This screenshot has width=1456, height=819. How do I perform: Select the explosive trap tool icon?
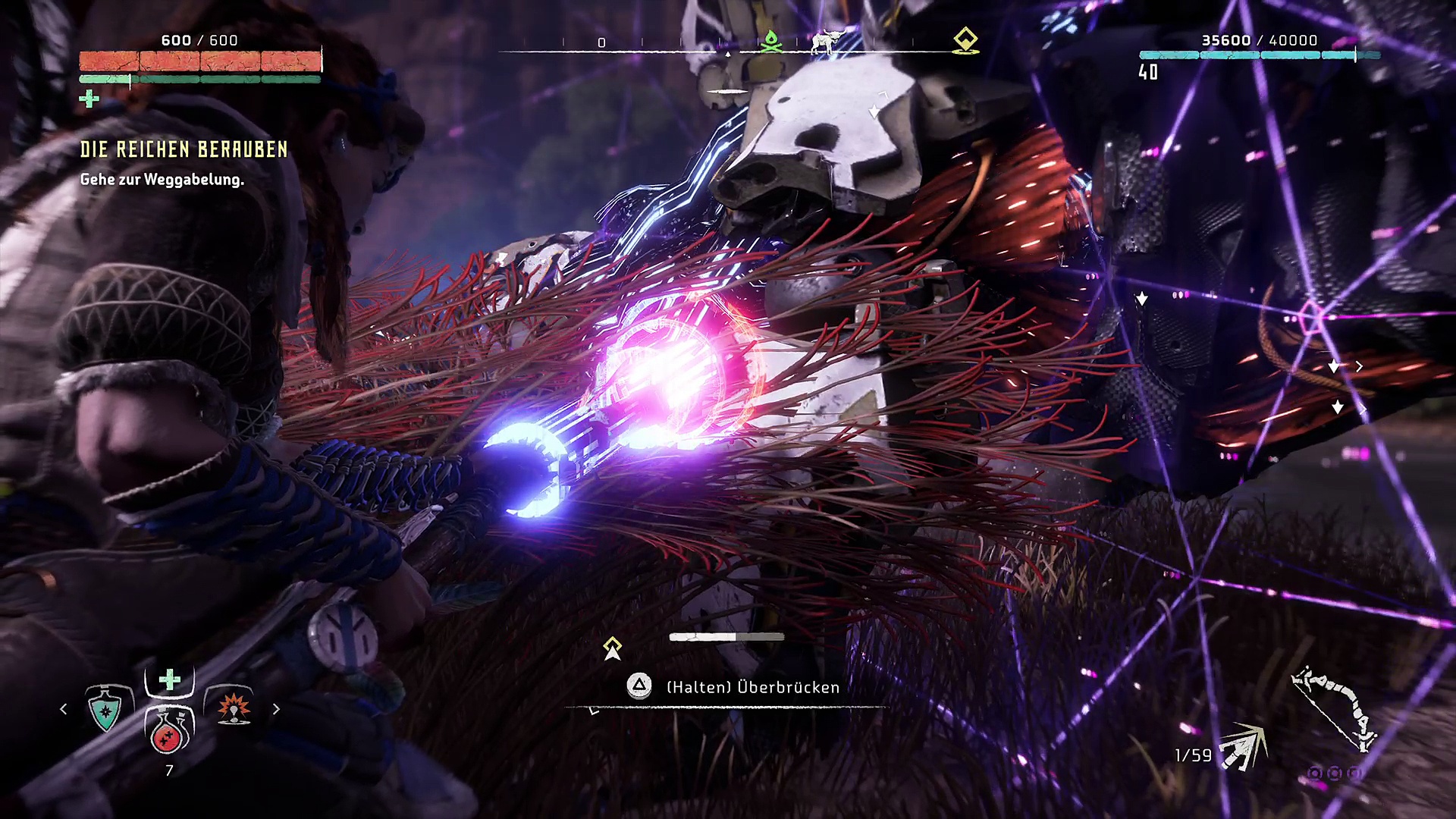pos(234,708)
